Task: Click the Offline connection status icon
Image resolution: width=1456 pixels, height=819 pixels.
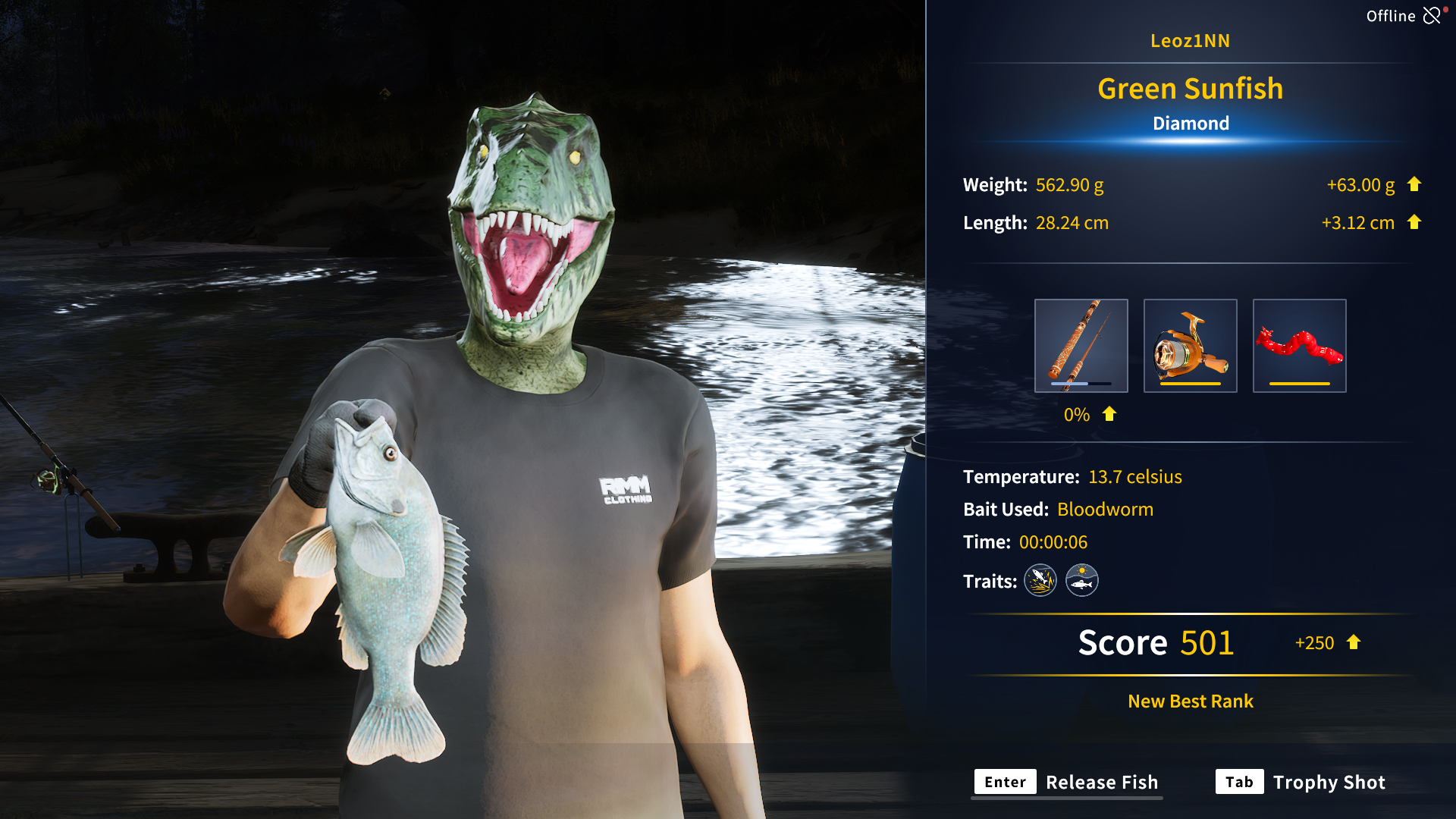Action: (x=1432, y=16)
